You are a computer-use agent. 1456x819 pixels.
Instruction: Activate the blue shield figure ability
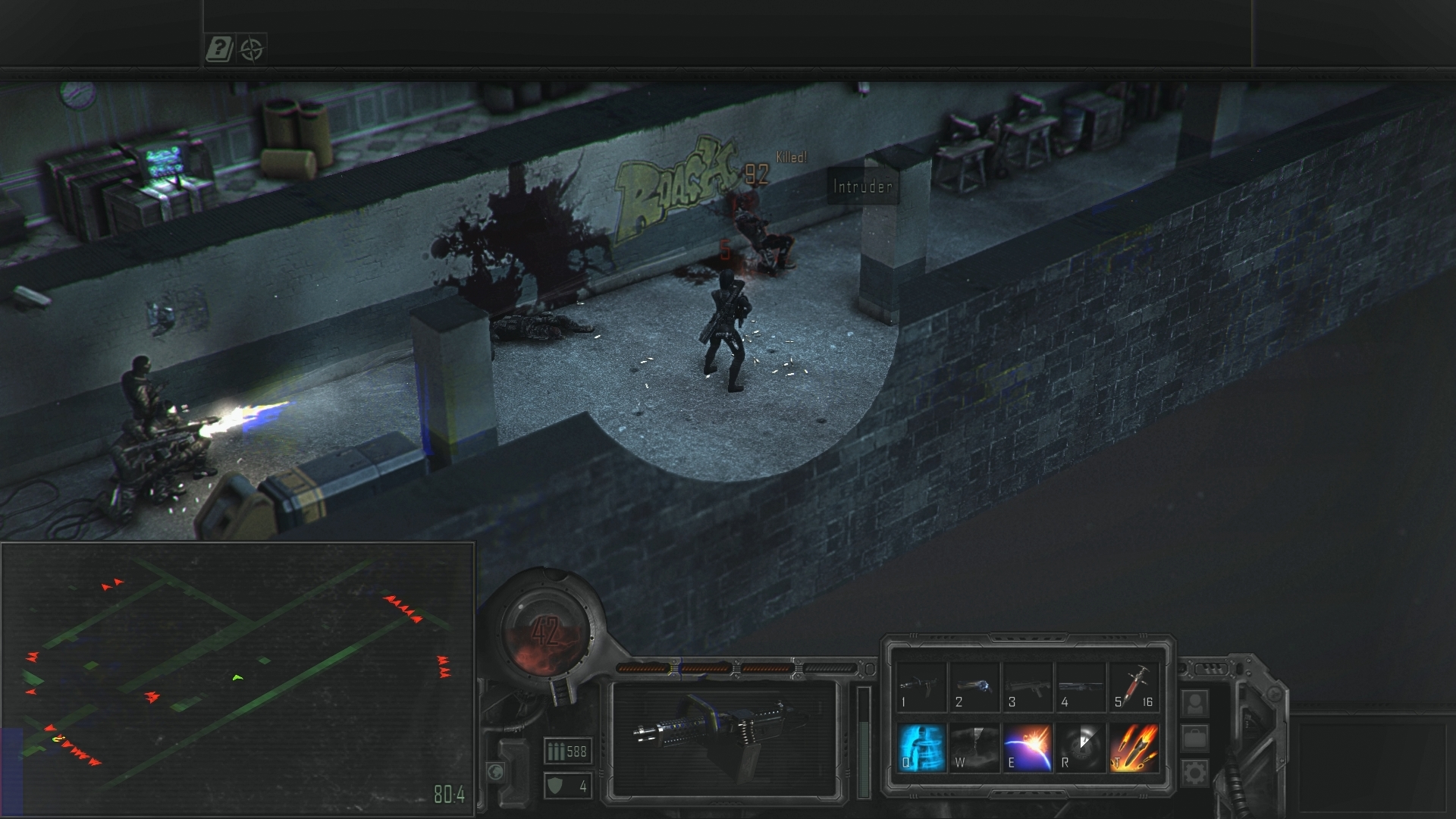point(921,747)
